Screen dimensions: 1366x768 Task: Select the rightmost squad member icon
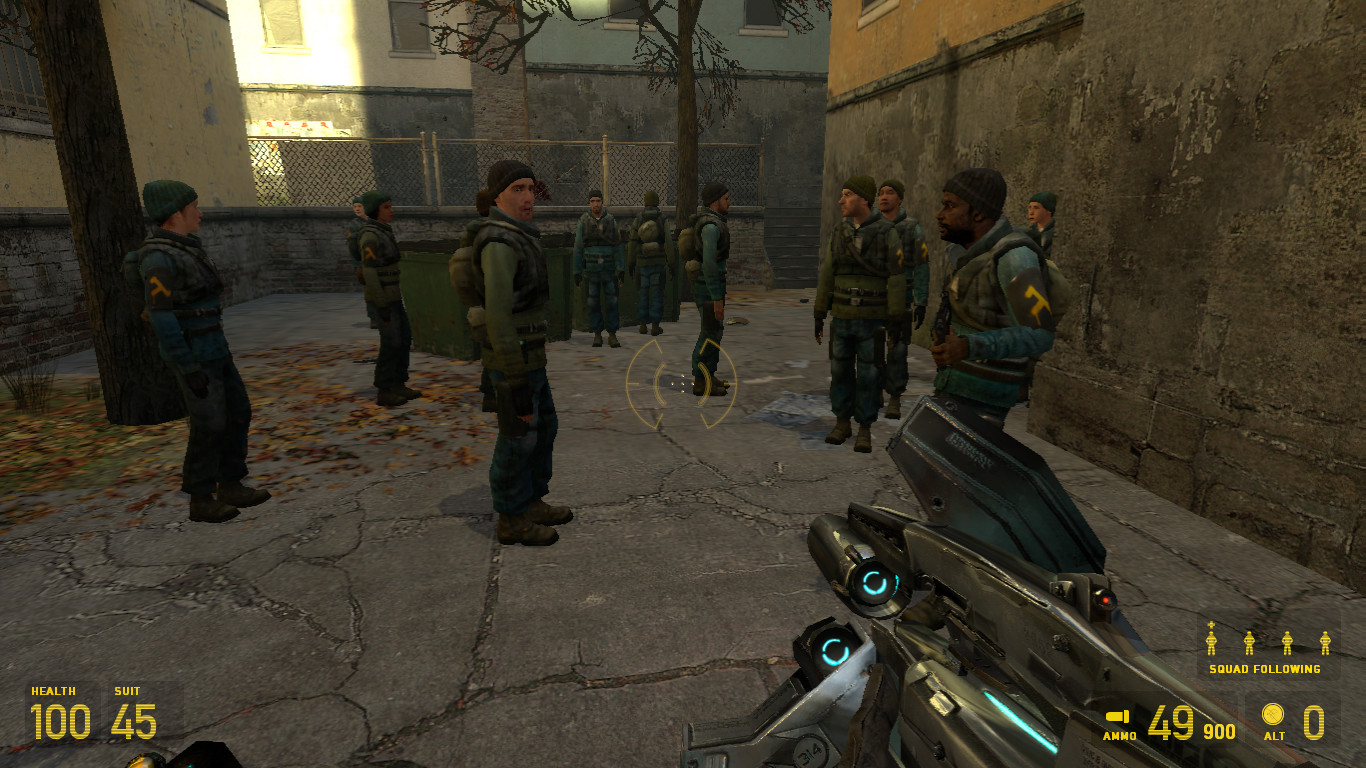1326,641
